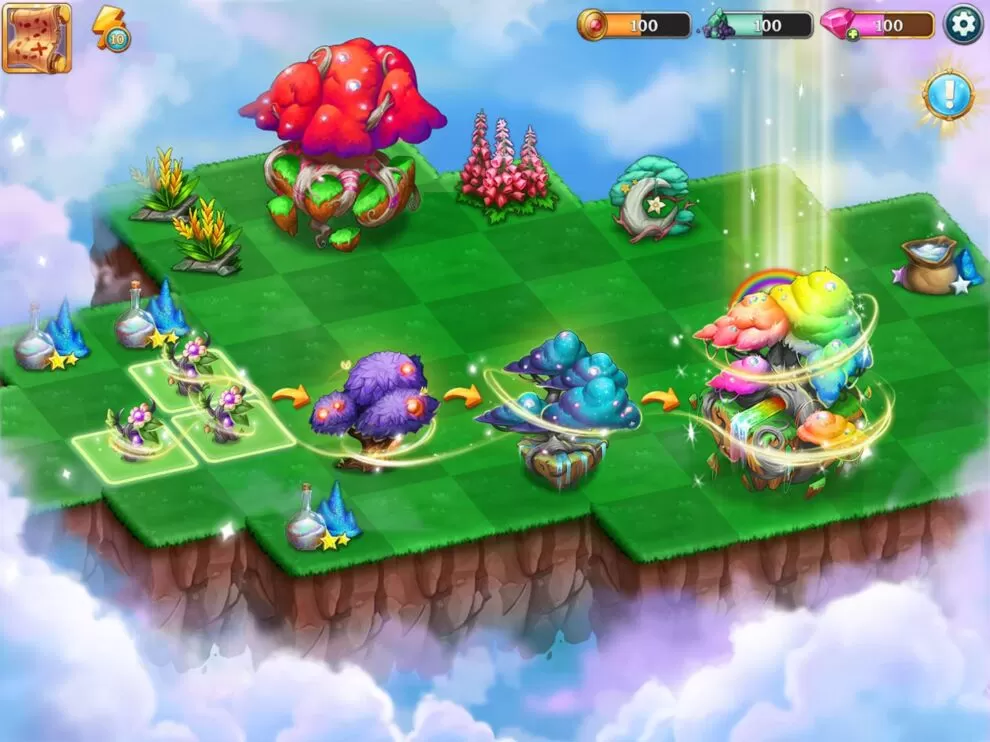Screen dimensions: 990x742
Task: Click the blue exclamation mark alert button
Action: click(x=946, y=96)
